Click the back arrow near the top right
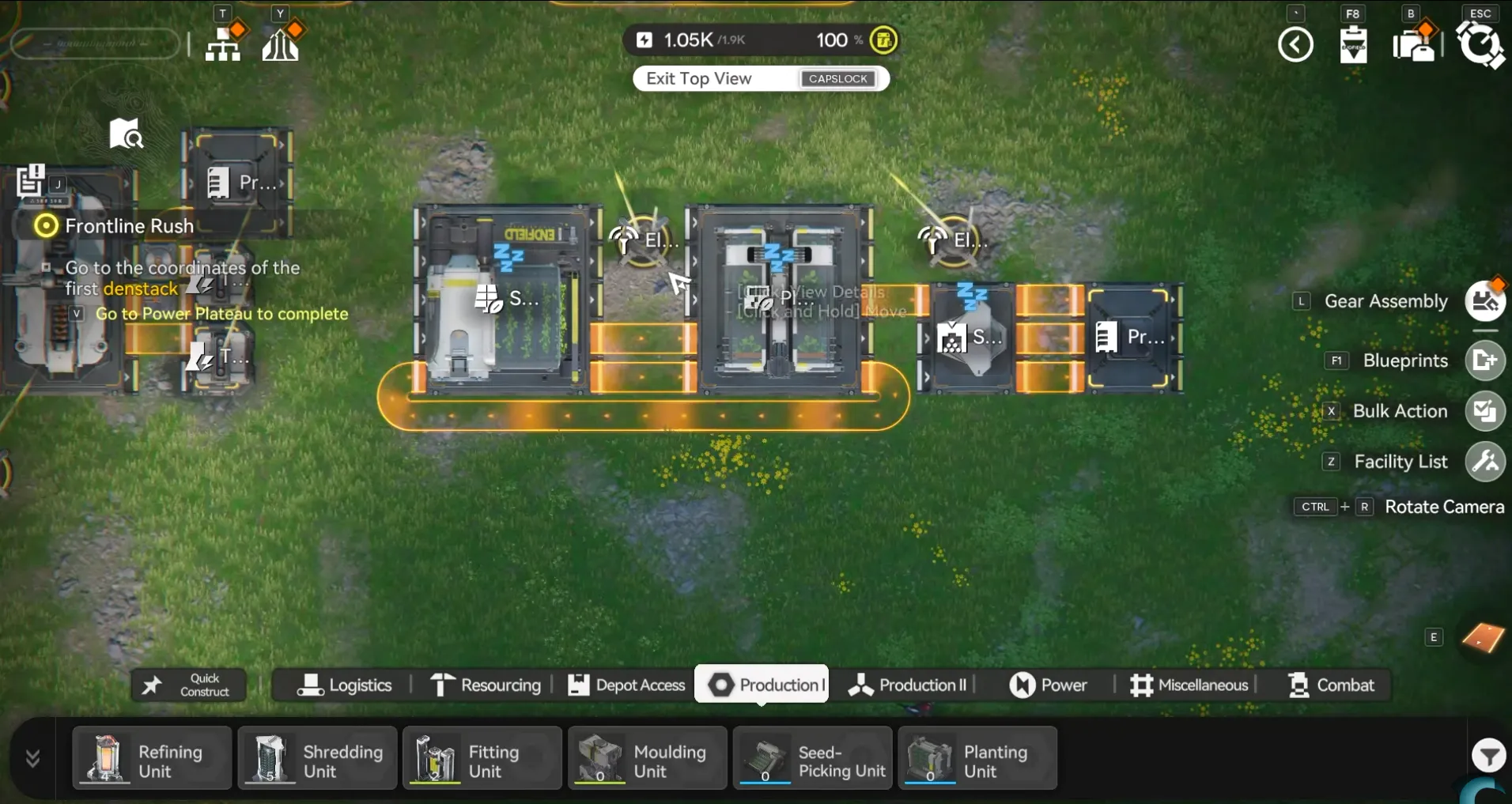The width and height of the screenshot is (1512, 804). click(1295, 44)
